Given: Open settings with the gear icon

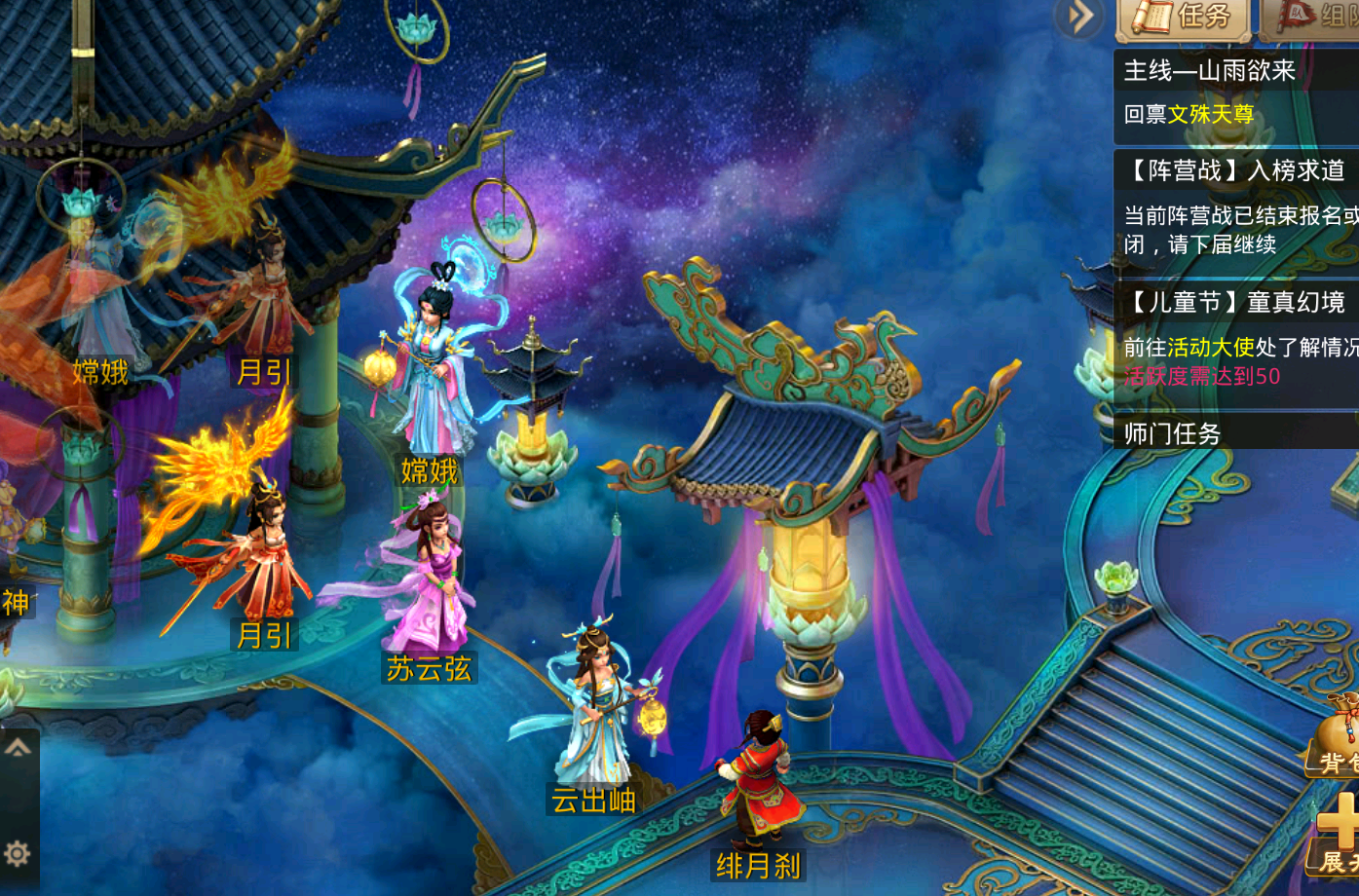Looking at the screenshot, I should click(x=18, y=854).
